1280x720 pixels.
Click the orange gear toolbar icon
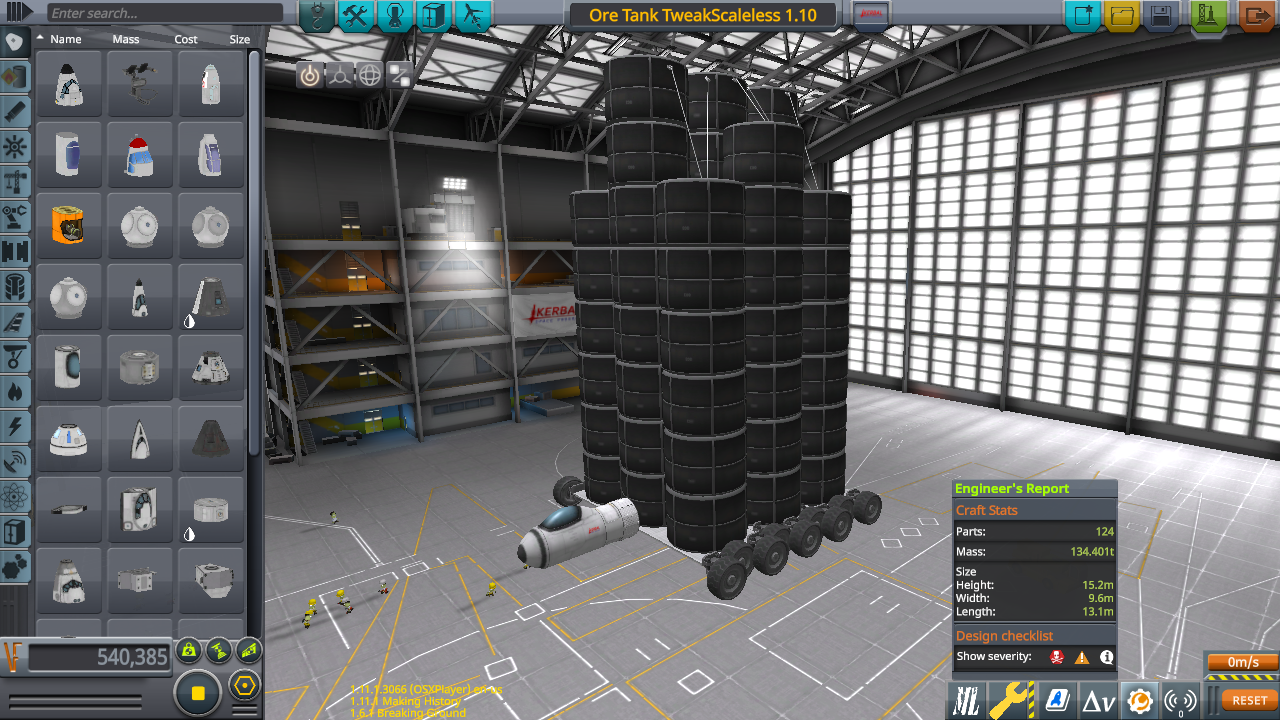coord(1142,699)
